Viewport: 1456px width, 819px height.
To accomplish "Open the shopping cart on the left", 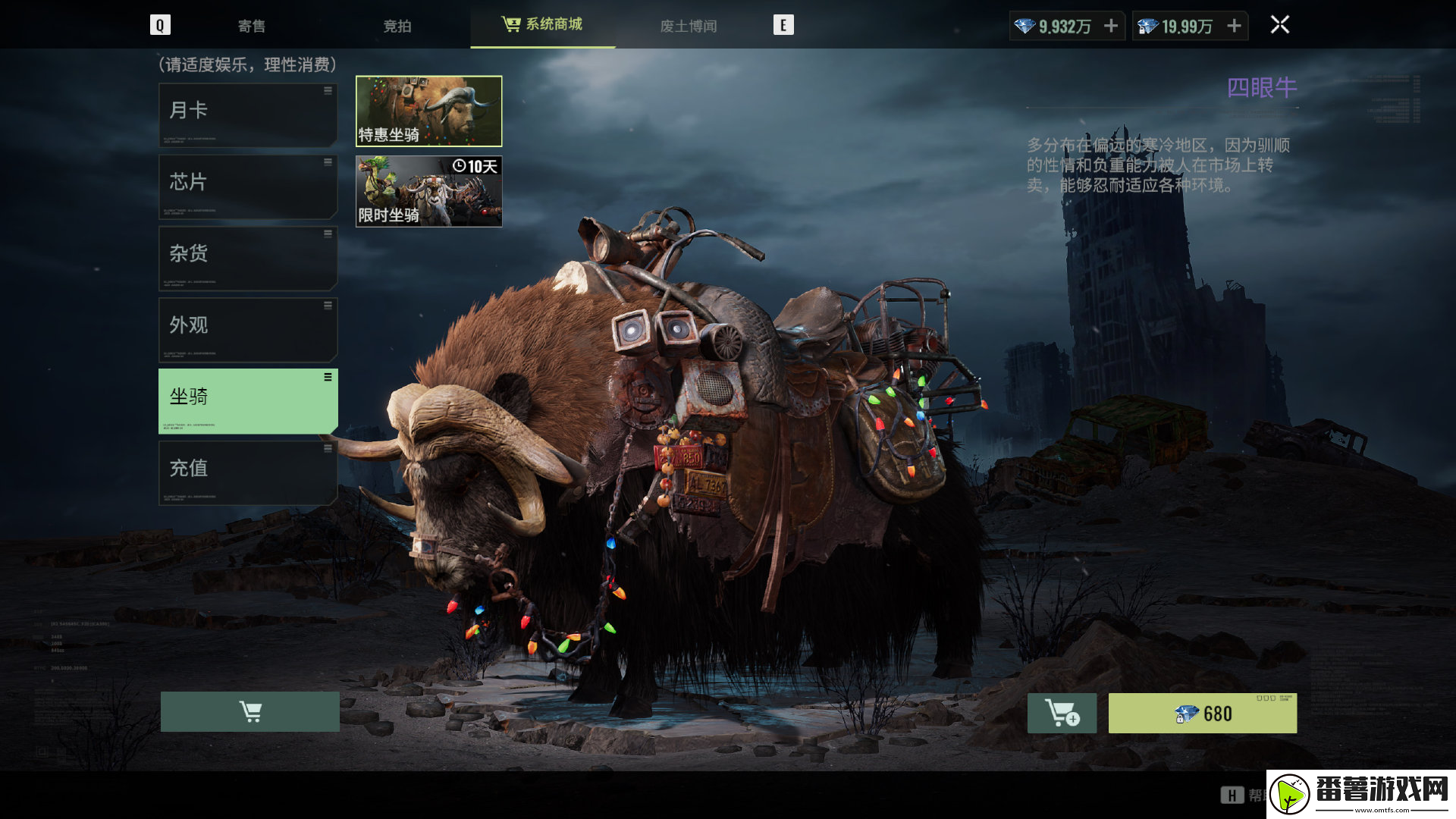I will 249,711.
